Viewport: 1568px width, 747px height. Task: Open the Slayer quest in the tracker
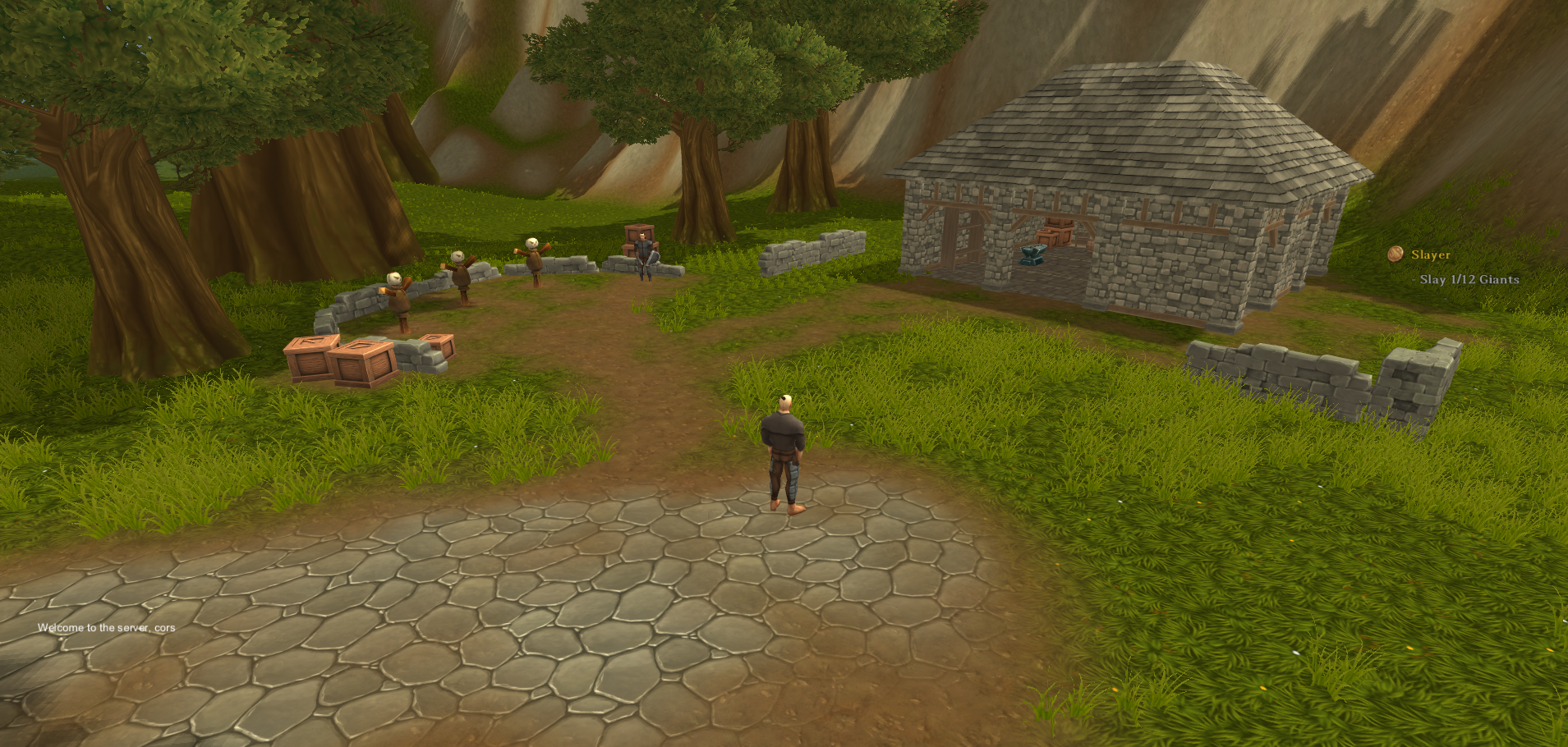pyautogui.click(x=1430, y=255)
